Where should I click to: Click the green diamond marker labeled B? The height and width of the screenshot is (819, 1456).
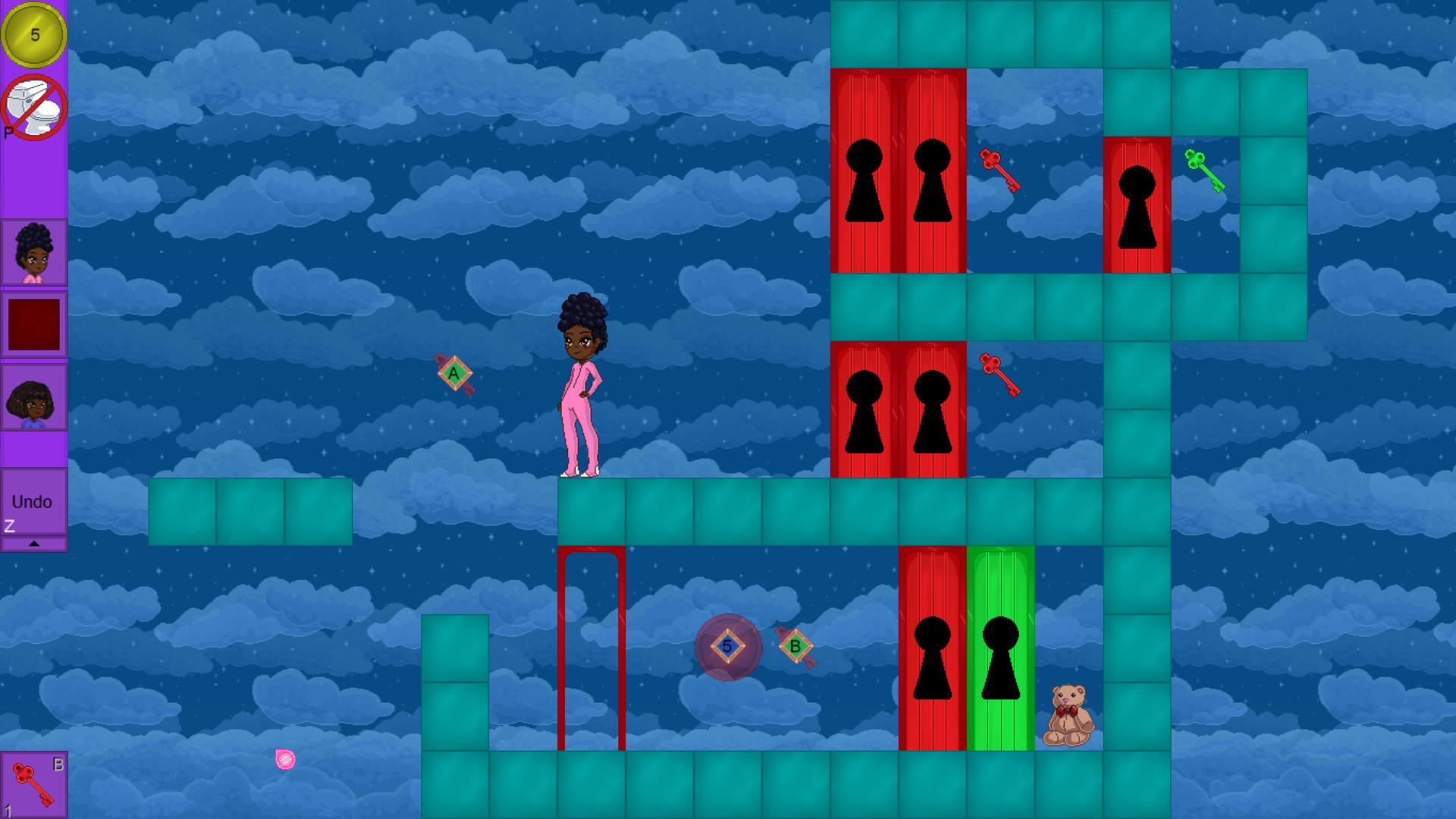point(795,647)
